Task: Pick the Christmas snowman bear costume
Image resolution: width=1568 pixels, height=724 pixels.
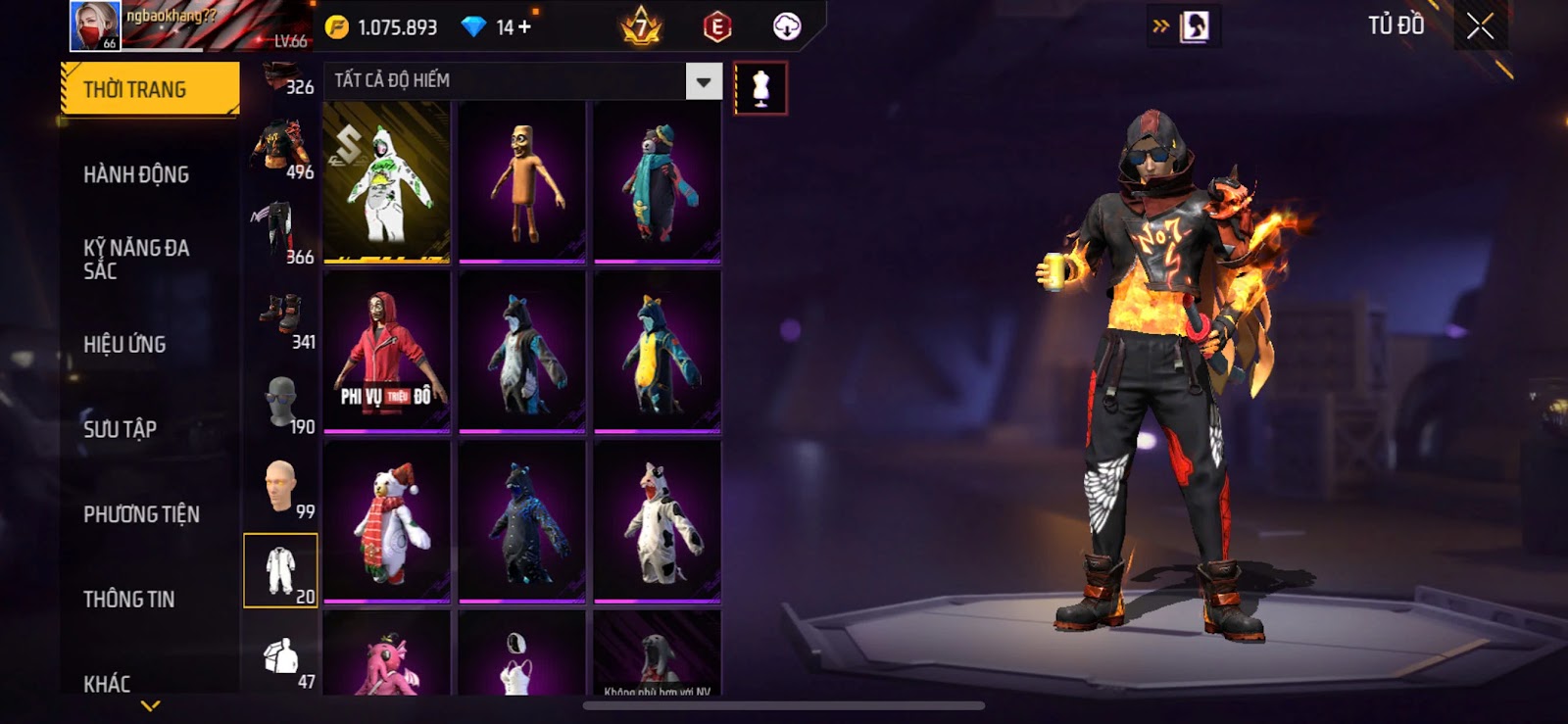Action: point(387,521)
